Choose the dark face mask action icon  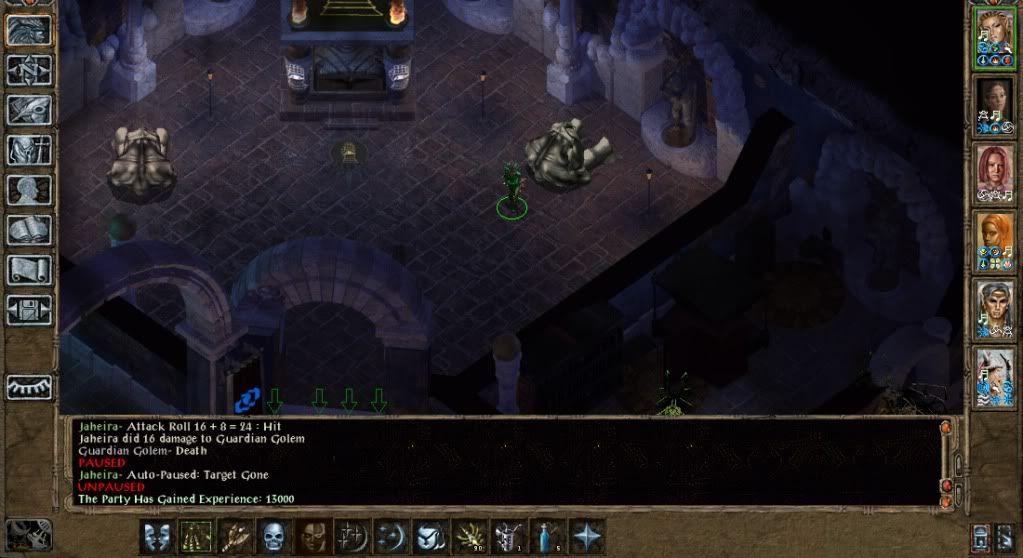[313, 537]
